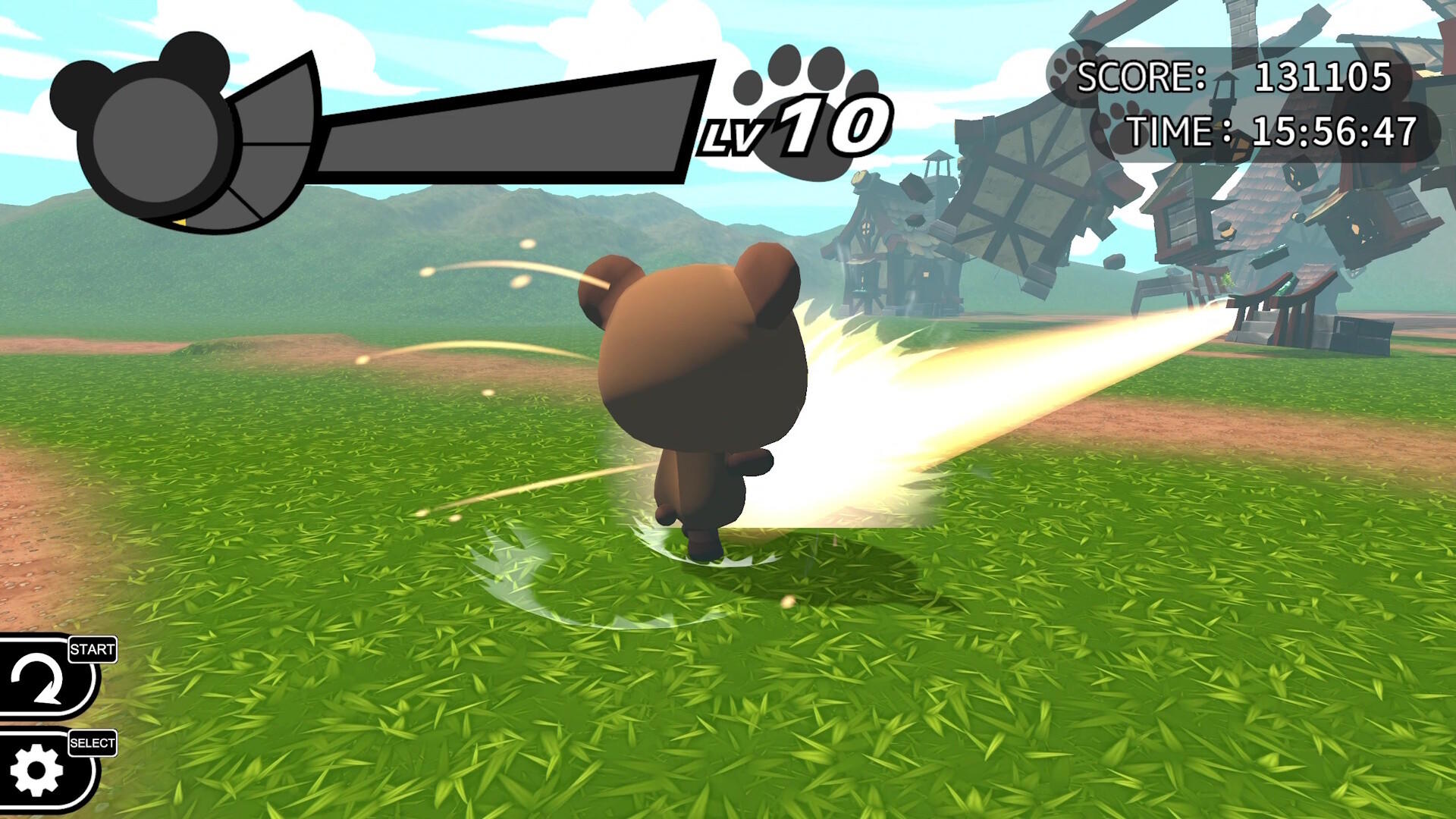This screenshot has height=819, width=1456.
Task: Toggle the SELECT labeled control
Action: (93, 744)
